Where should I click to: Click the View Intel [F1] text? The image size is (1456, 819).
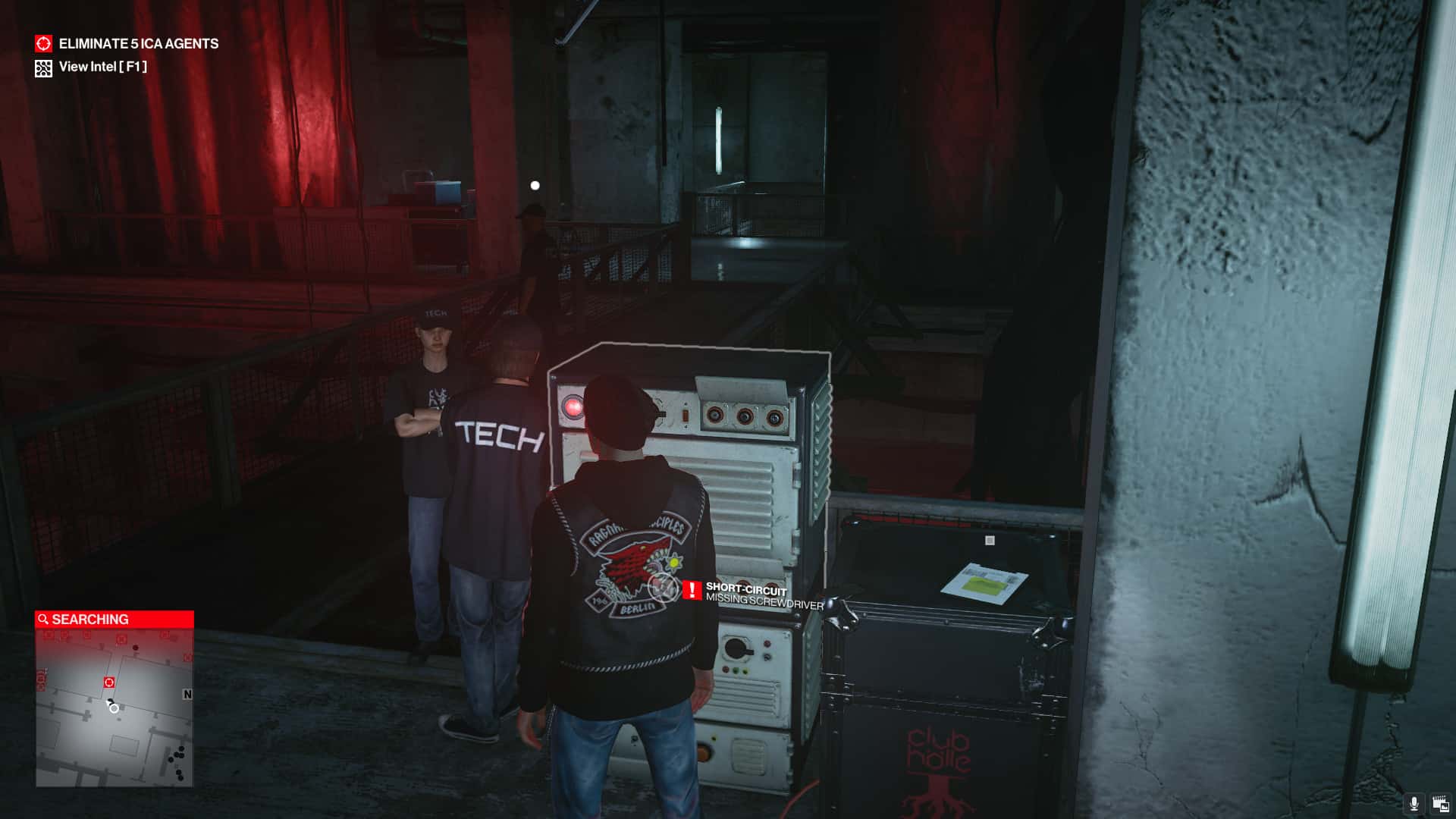[x=104, y=67]
